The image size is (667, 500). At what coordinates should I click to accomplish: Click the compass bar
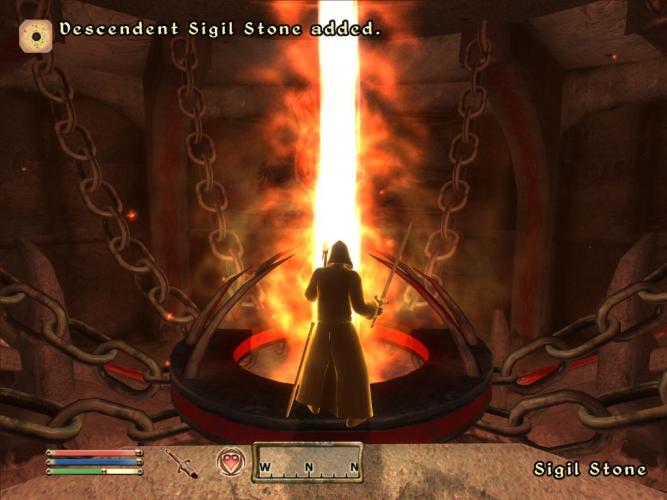(307, 463)
